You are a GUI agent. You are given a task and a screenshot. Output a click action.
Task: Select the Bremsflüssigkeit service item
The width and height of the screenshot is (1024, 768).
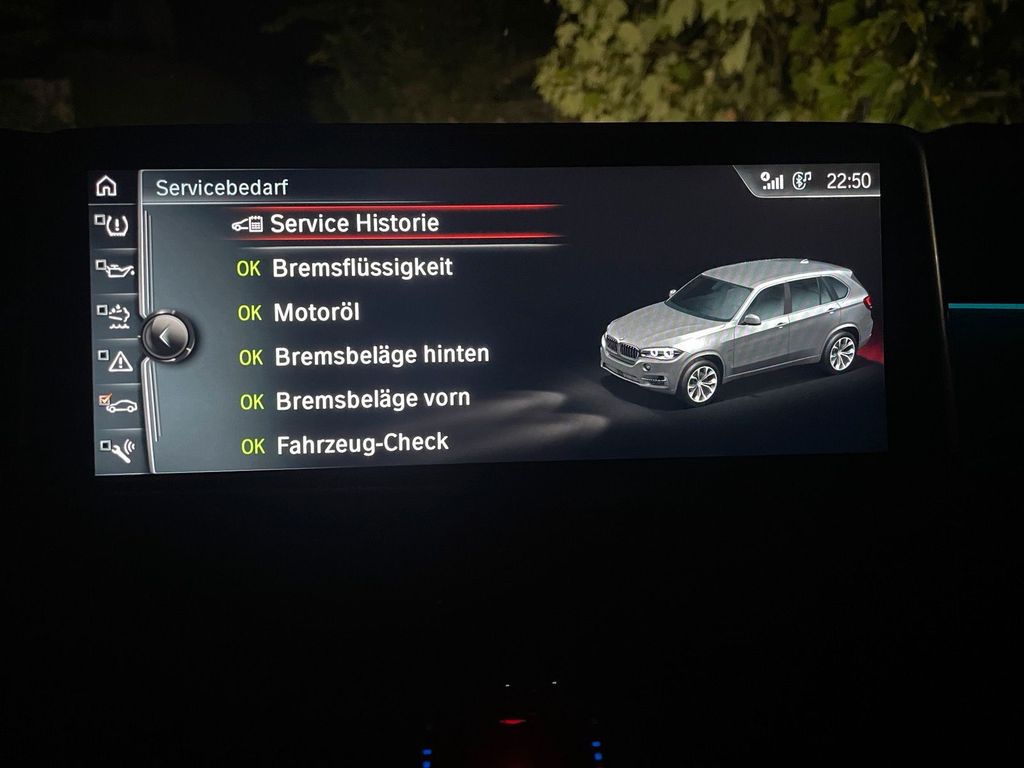click(x=361, y=268)
